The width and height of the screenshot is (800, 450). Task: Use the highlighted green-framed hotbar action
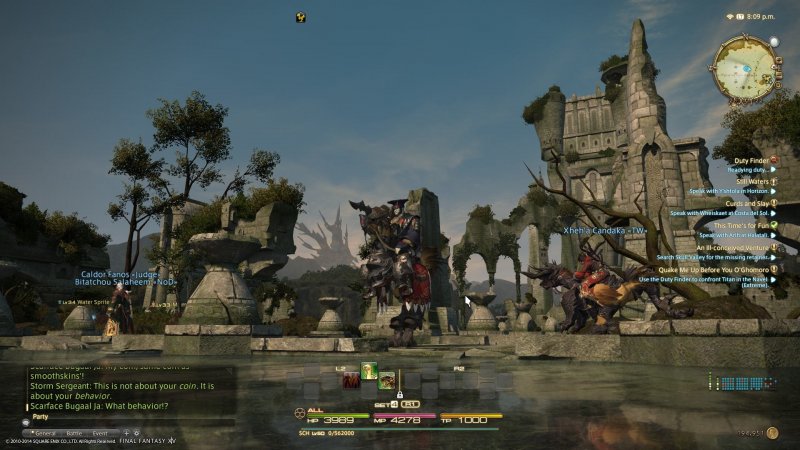click(369, 370)
